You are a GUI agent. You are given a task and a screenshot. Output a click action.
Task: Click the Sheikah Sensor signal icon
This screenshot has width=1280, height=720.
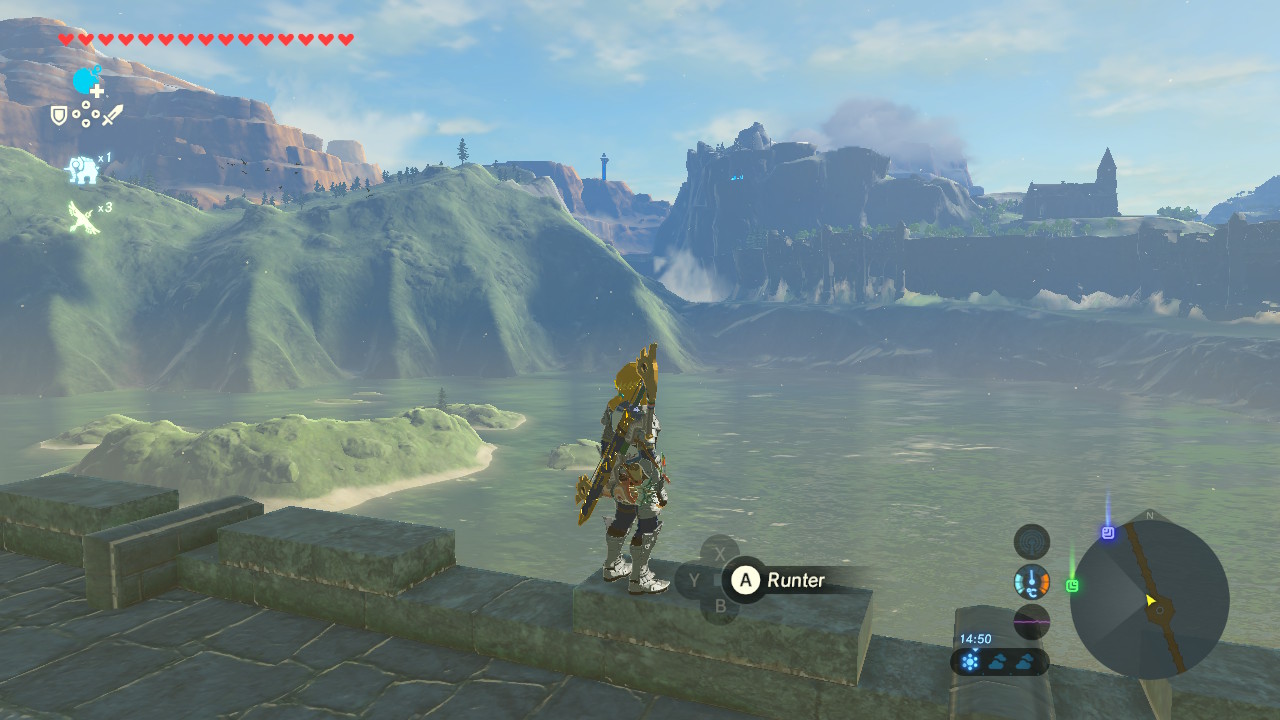click(1031, 542)
